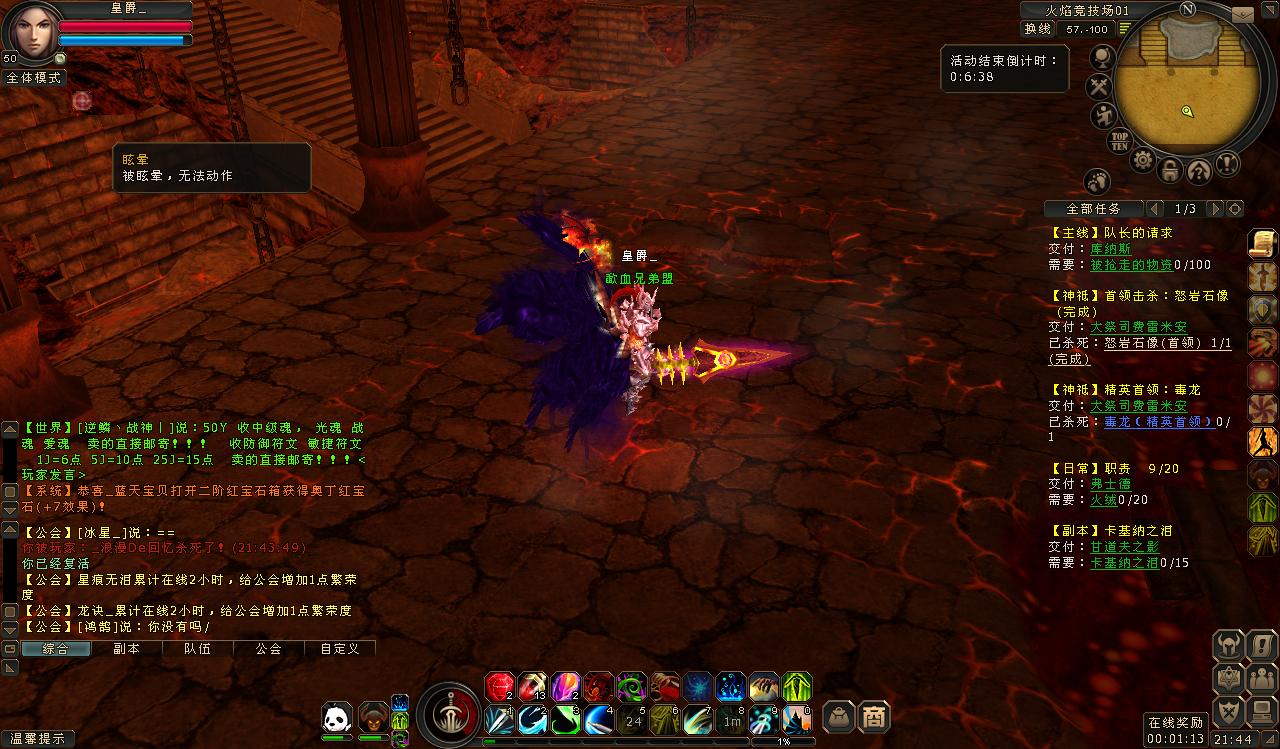Open the TOP TEN rankings button

(1120, 141)
